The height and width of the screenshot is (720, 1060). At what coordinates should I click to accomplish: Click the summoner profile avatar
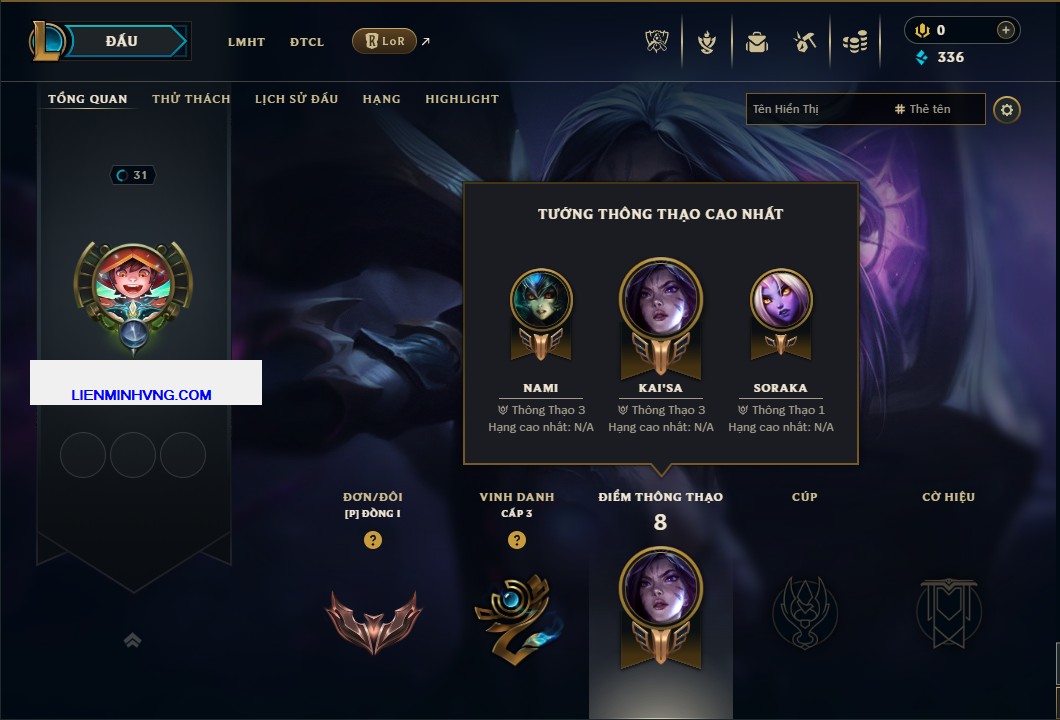(x=133, y=287)
